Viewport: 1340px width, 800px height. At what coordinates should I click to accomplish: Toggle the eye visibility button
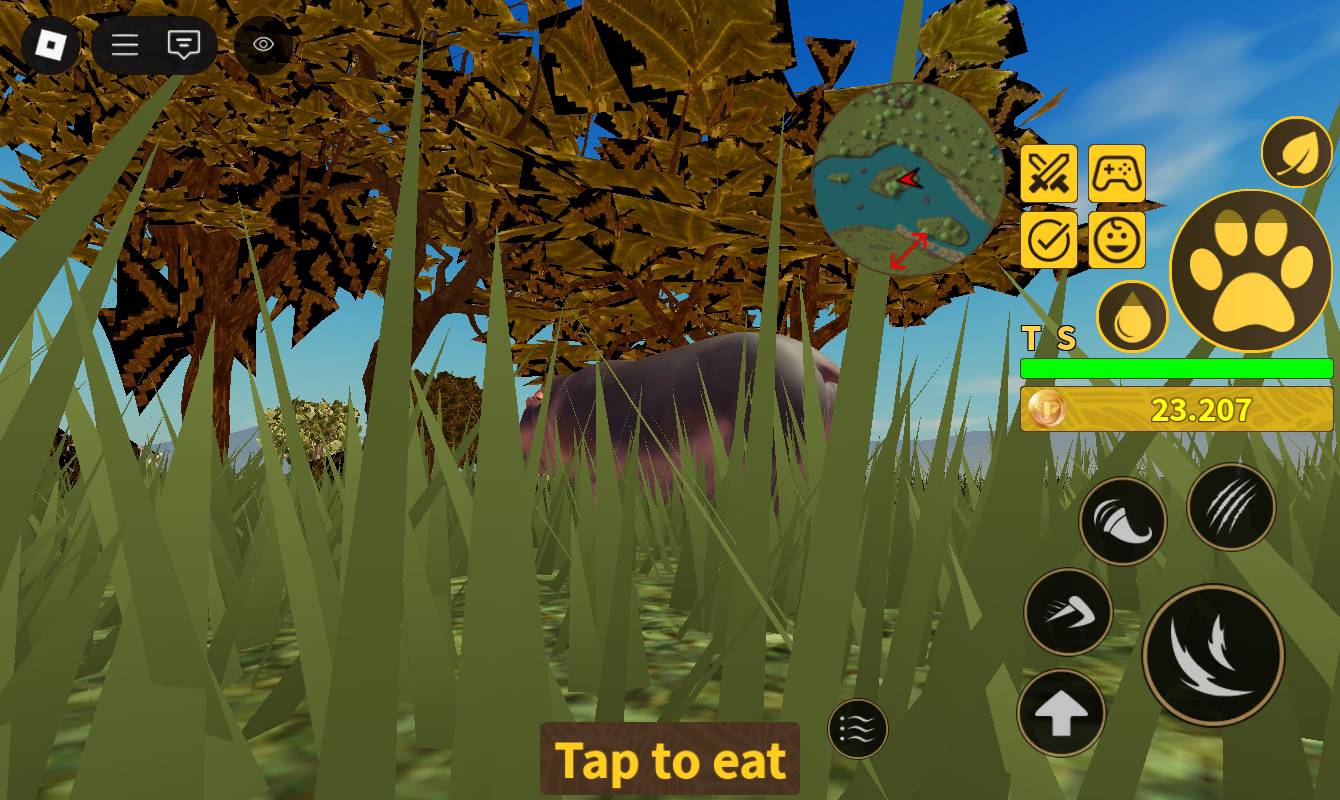click(x=264, y=45)
